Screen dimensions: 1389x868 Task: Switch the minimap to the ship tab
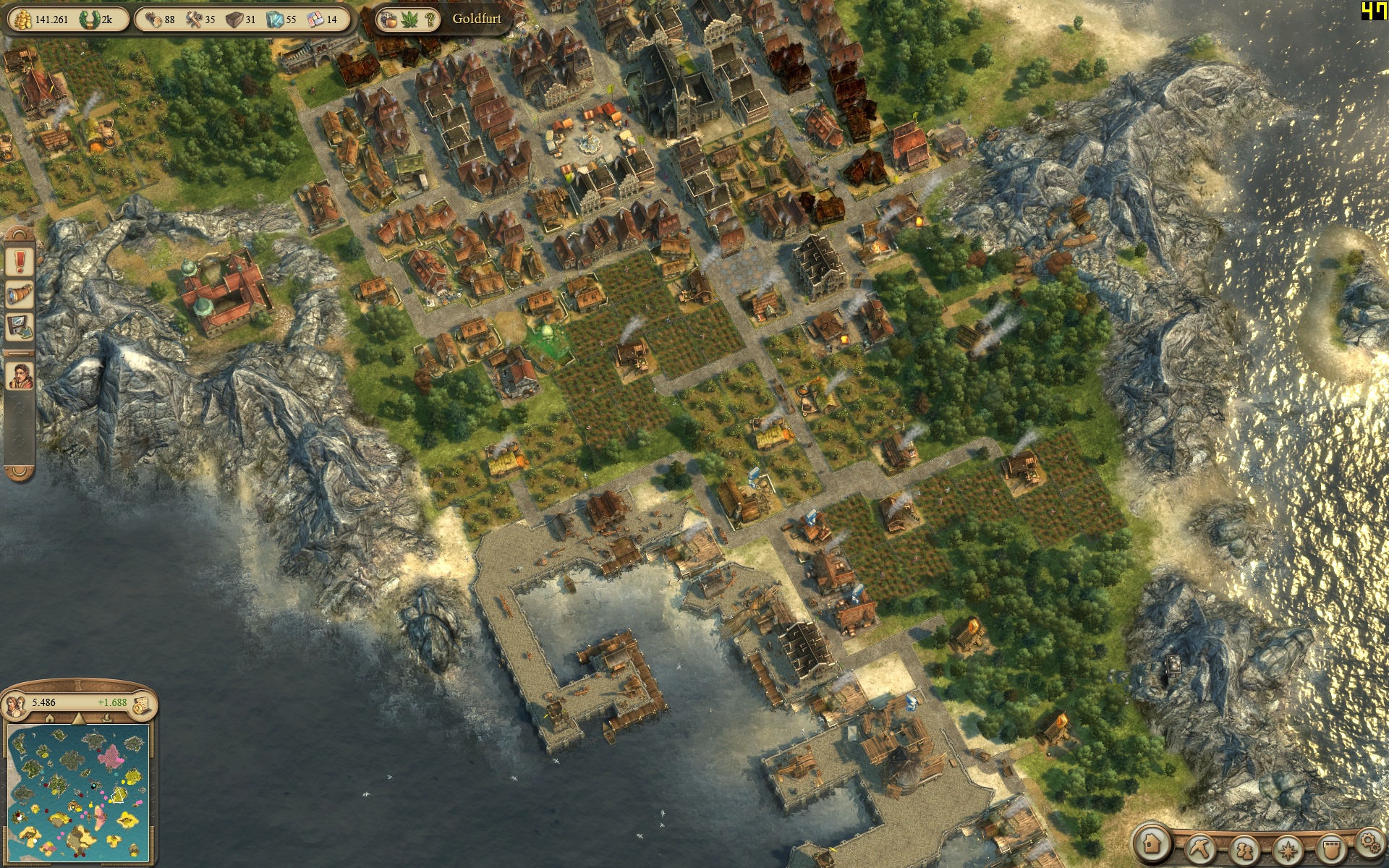point(107,719)
